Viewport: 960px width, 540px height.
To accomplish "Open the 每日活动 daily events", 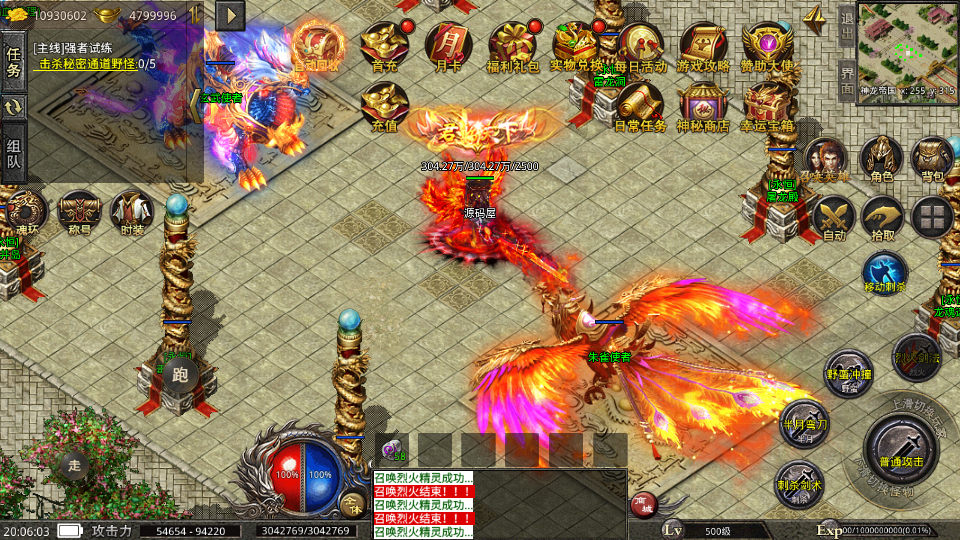I will 642,44.
